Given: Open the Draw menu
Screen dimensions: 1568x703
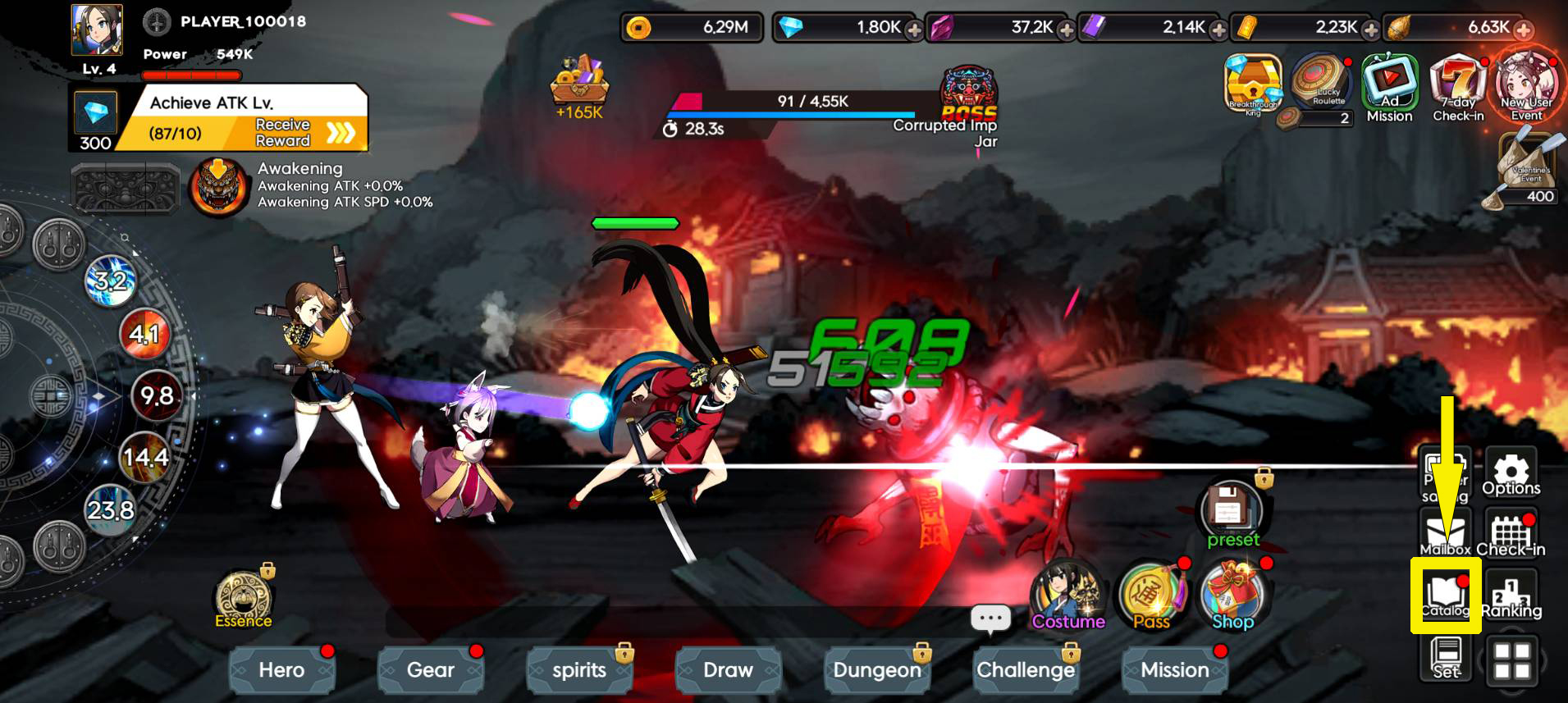Looking at the screenshot, I should click(728, 670).
